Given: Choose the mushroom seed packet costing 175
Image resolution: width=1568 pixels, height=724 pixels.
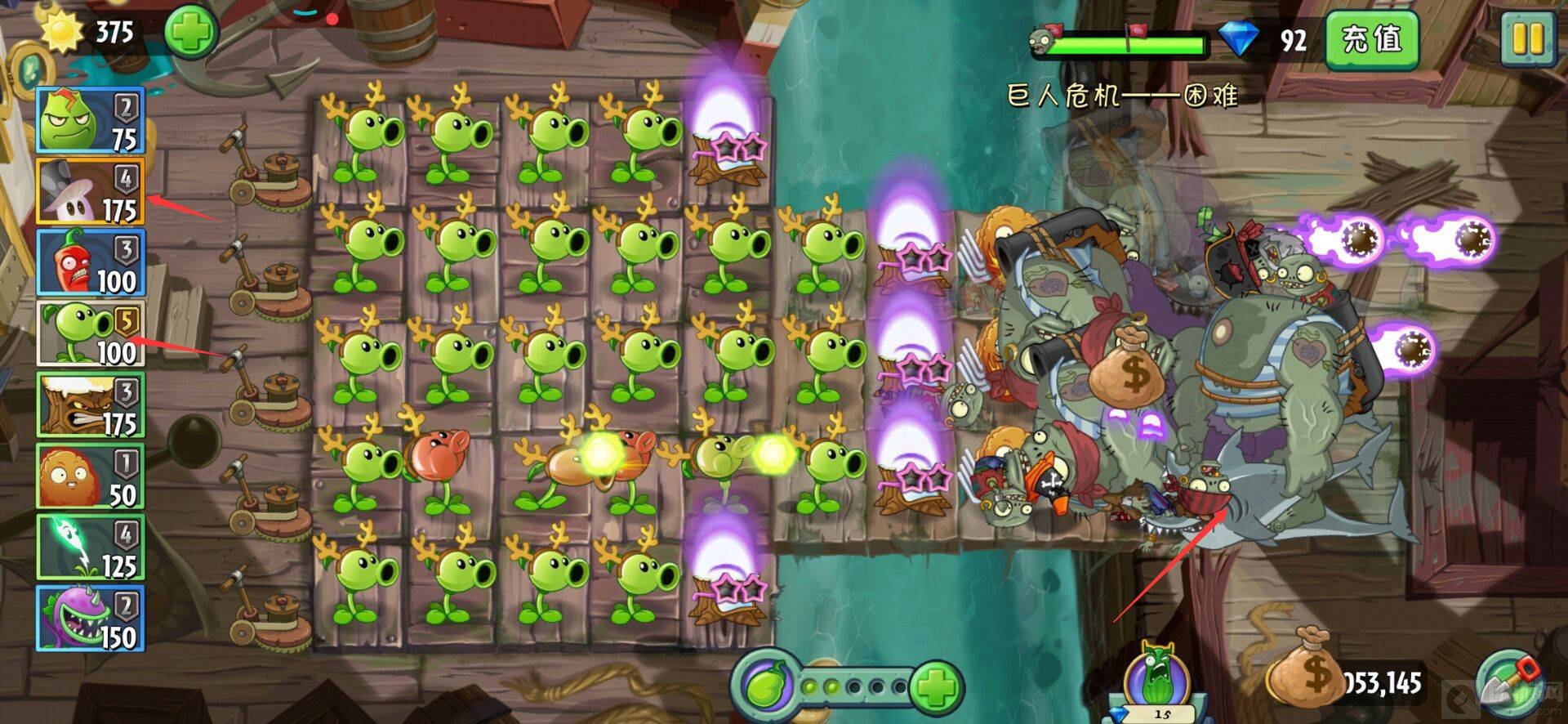Looking at the screenshot, I should 91,192.
